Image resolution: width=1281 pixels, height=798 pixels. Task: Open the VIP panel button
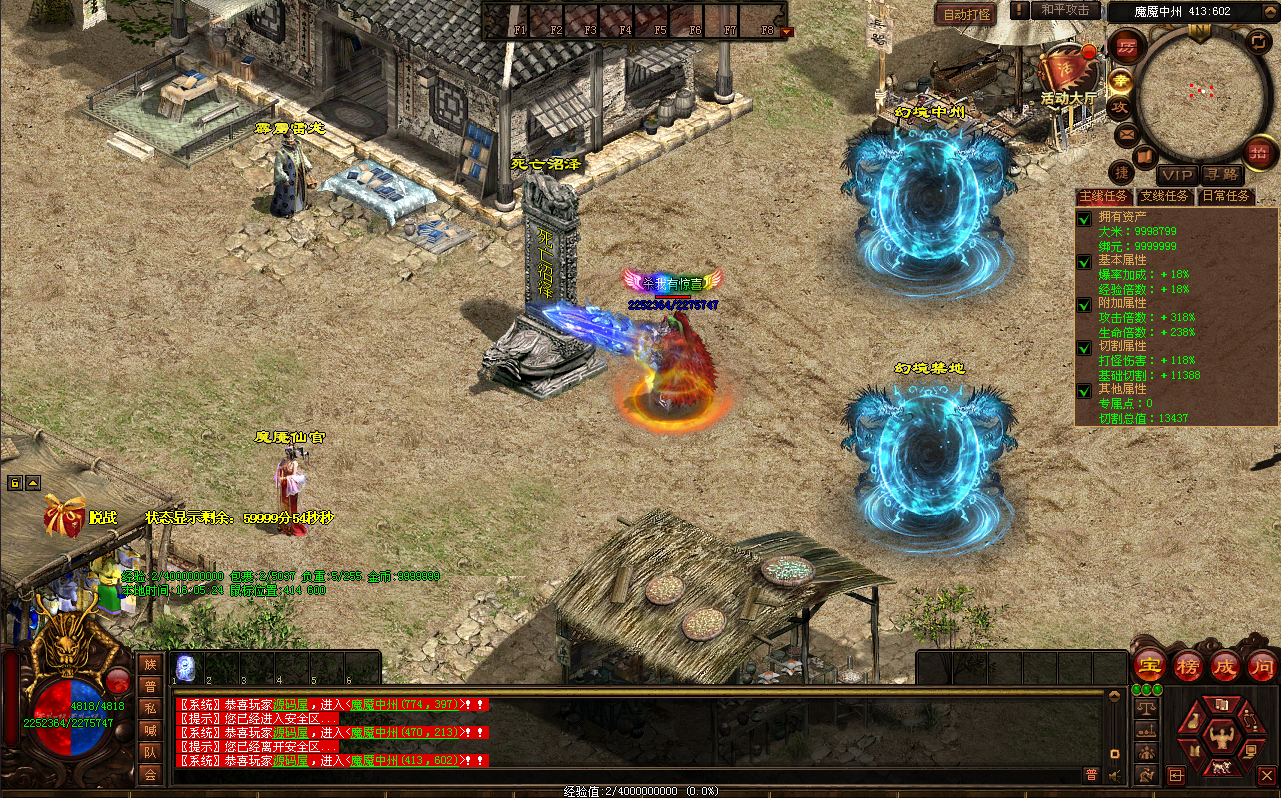(x=1176, y=175)
